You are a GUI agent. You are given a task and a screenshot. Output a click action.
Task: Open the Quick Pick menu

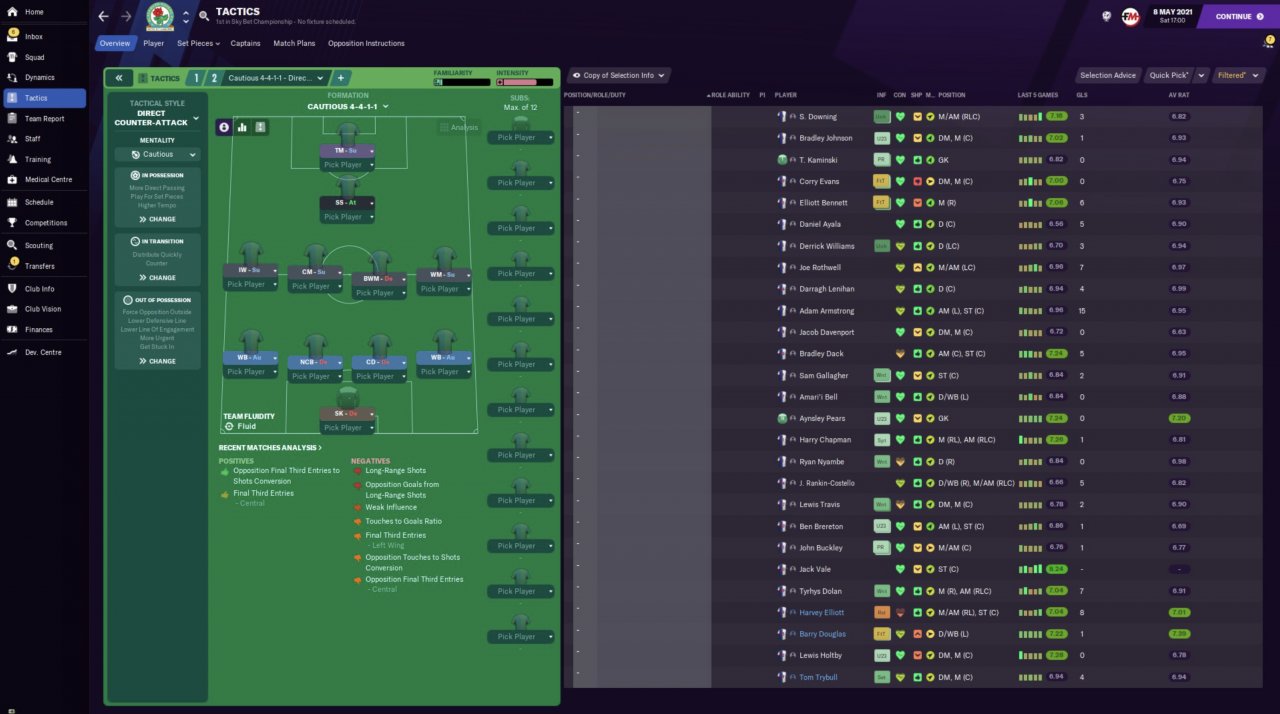[1169, 75]
